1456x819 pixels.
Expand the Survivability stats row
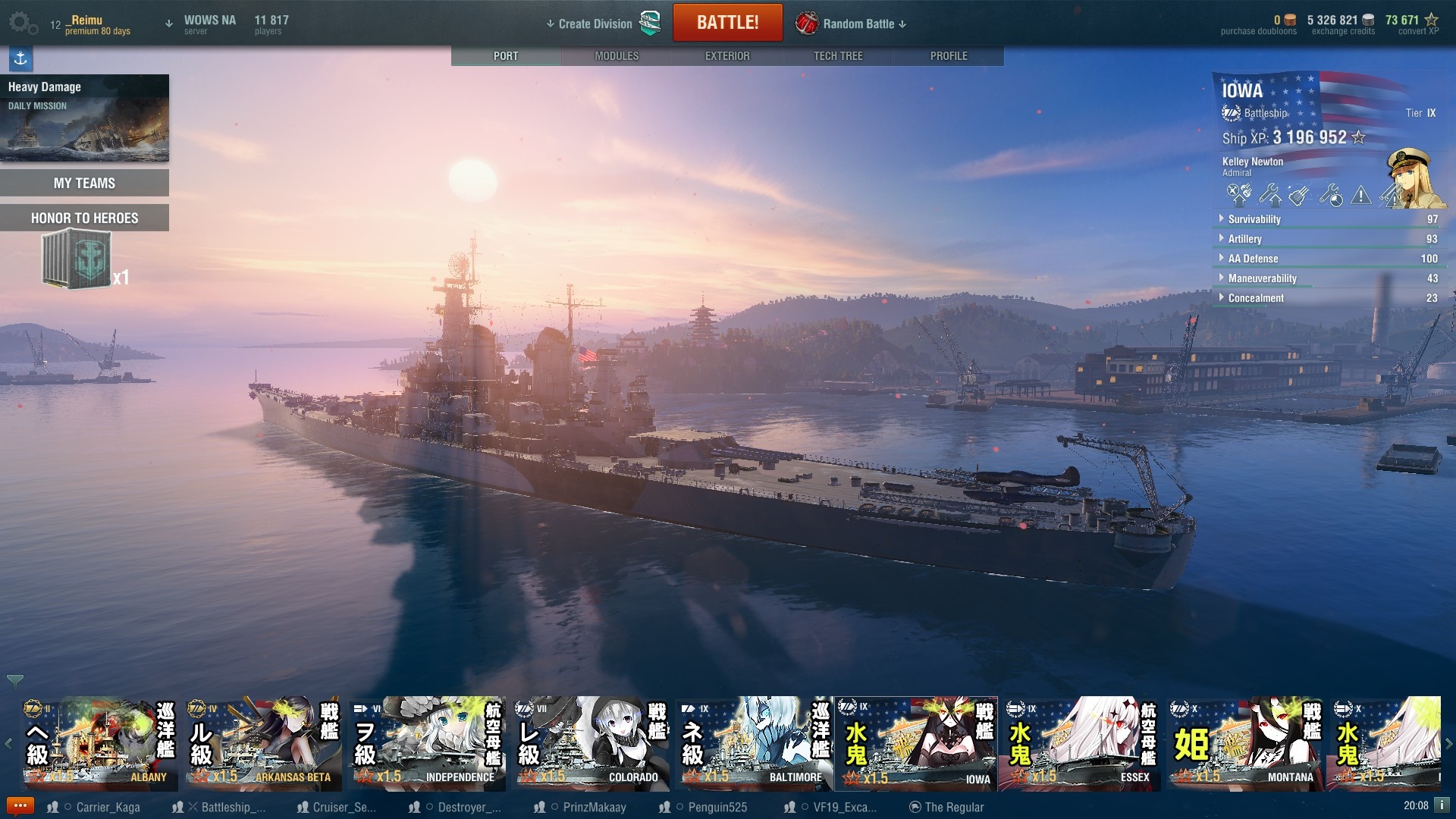click(x=1254, y=219)
